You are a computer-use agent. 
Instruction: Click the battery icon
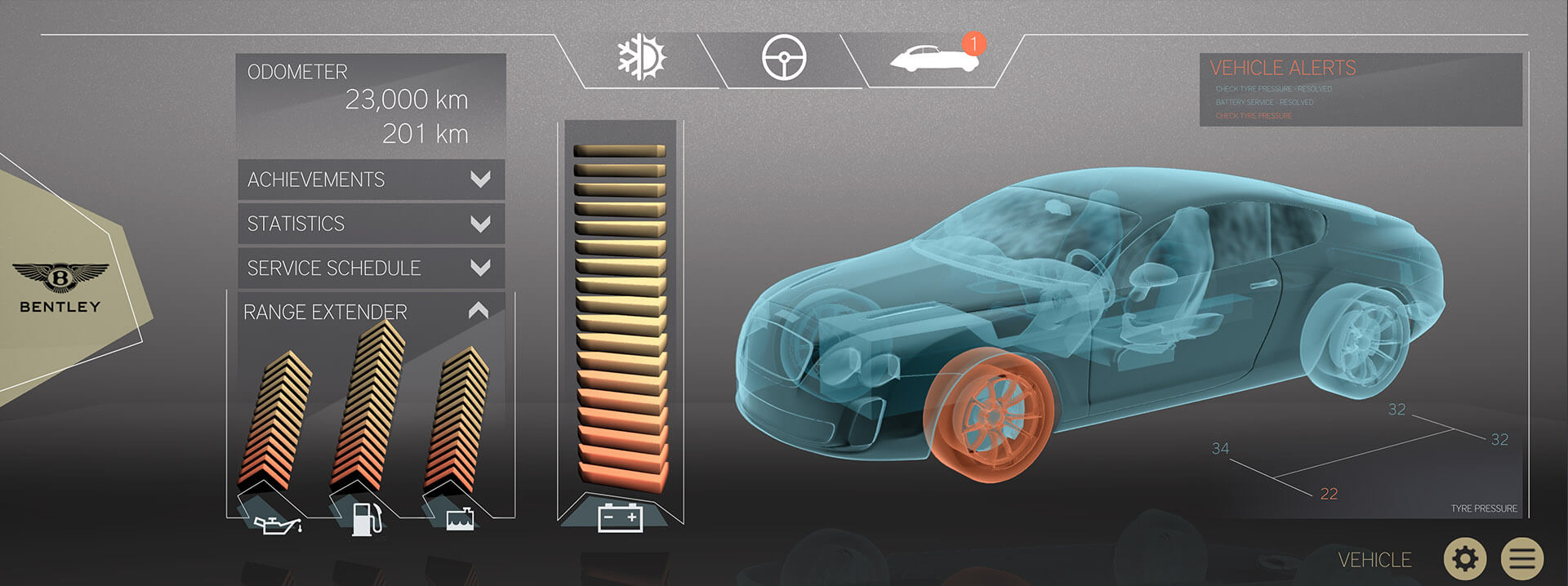[620, 517]
